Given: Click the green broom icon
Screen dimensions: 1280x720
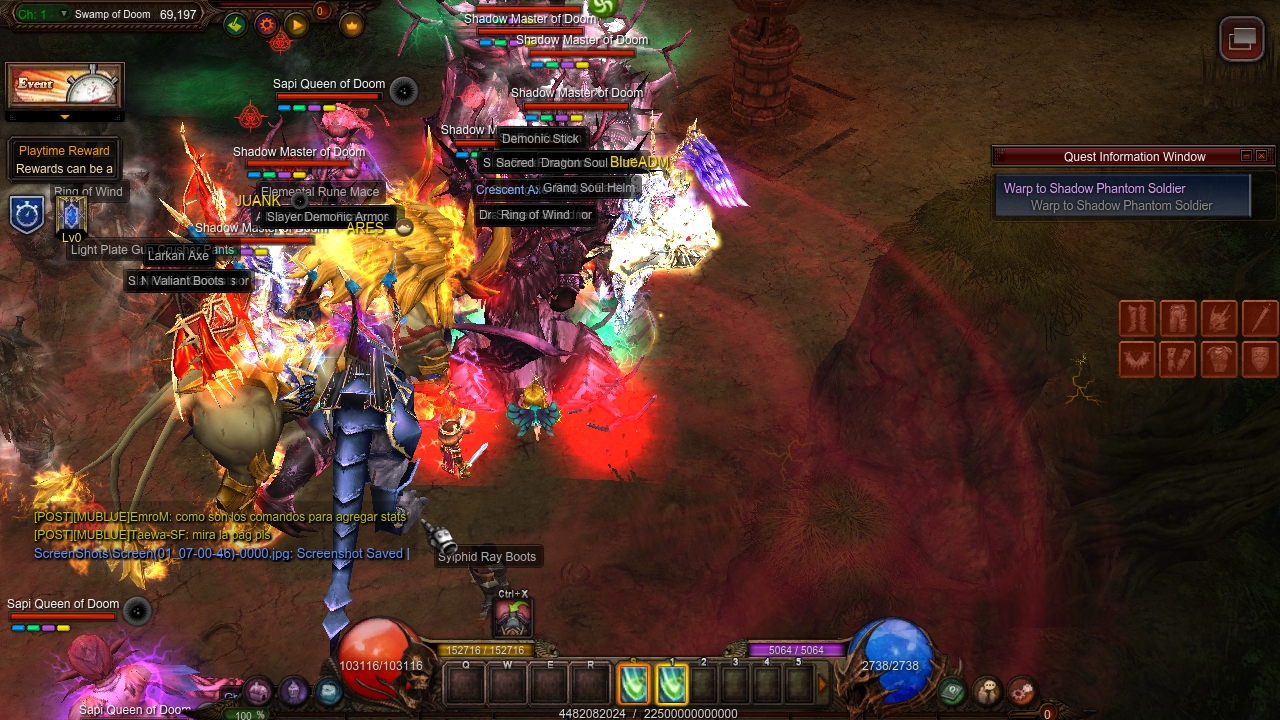Looking at the screenshot, I should click(x=235, y=25).
